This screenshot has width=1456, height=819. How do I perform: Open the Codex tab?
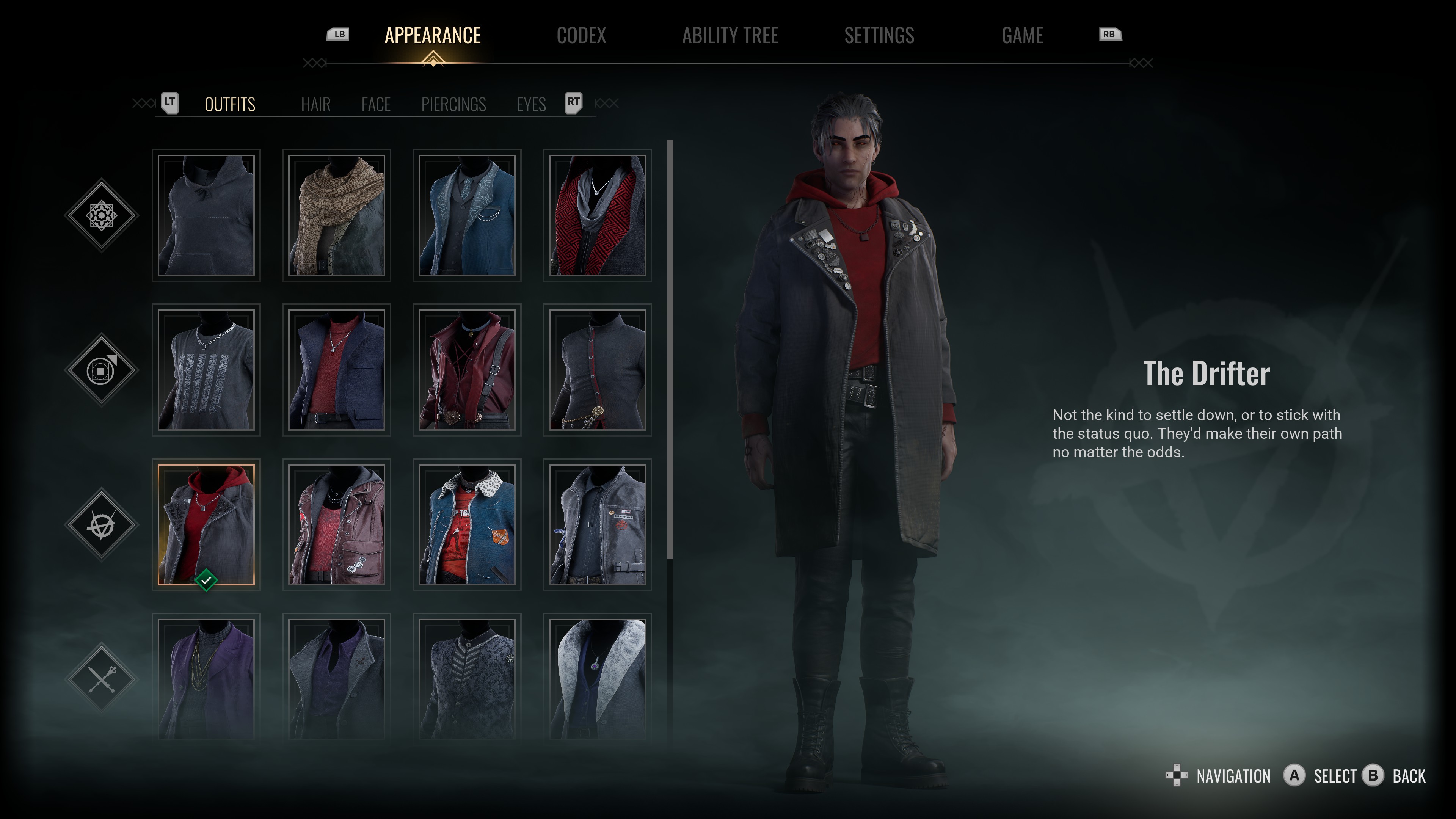(581, 36)
